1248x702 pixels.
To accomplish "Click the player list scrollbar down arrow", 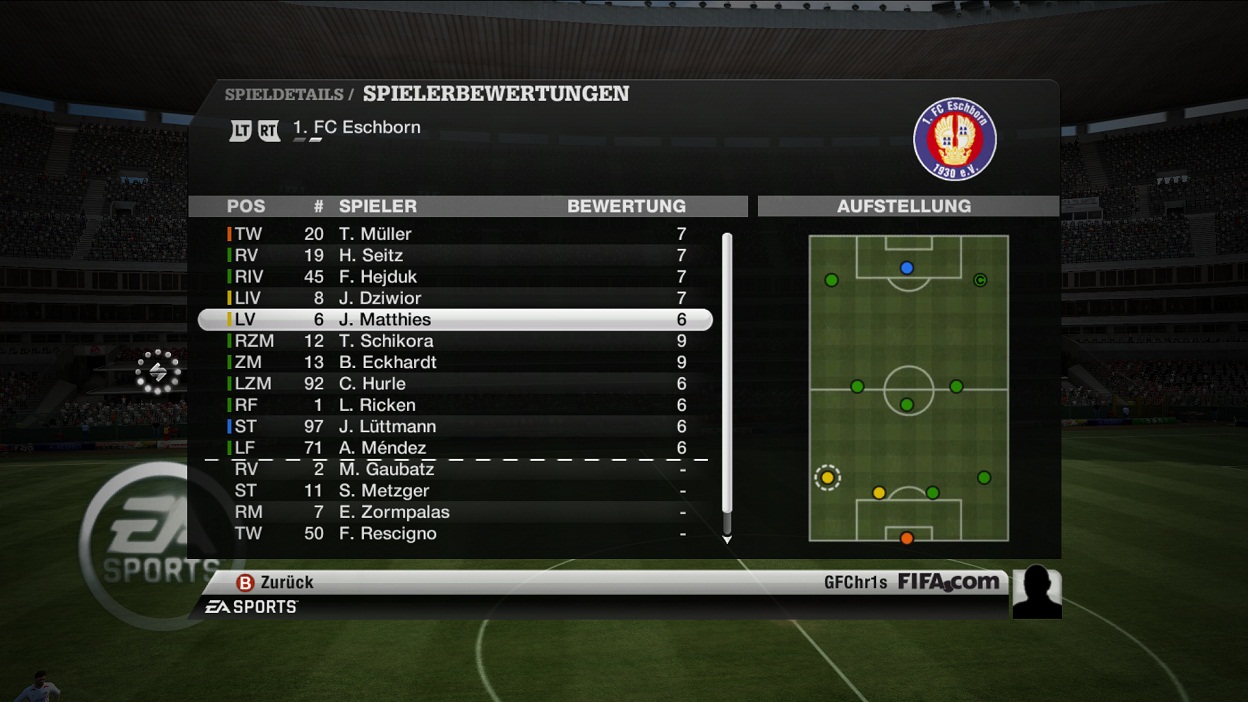I will (727, 539).
